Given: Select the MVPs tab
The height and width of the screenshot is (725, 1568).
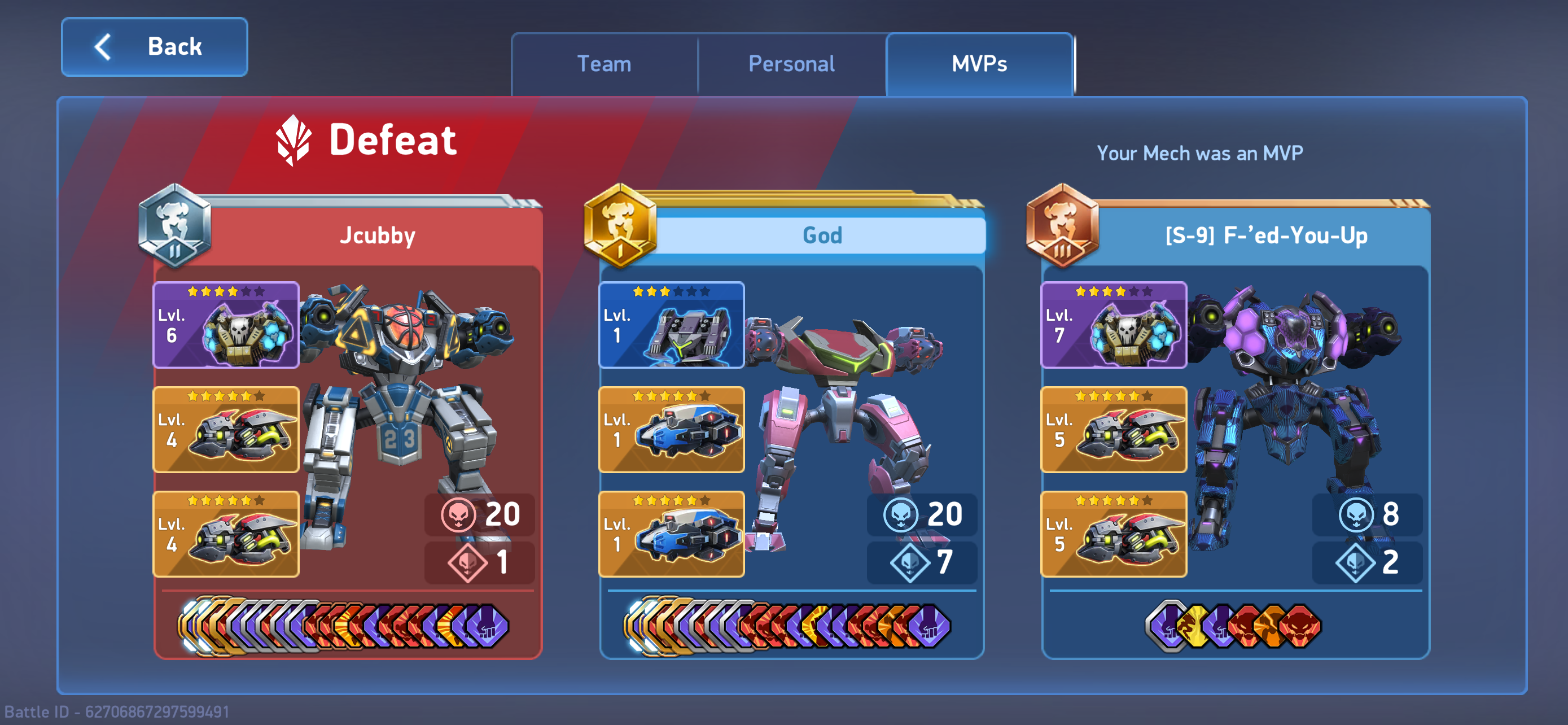Looking at the screenshot, I should (x=979, y=64).
